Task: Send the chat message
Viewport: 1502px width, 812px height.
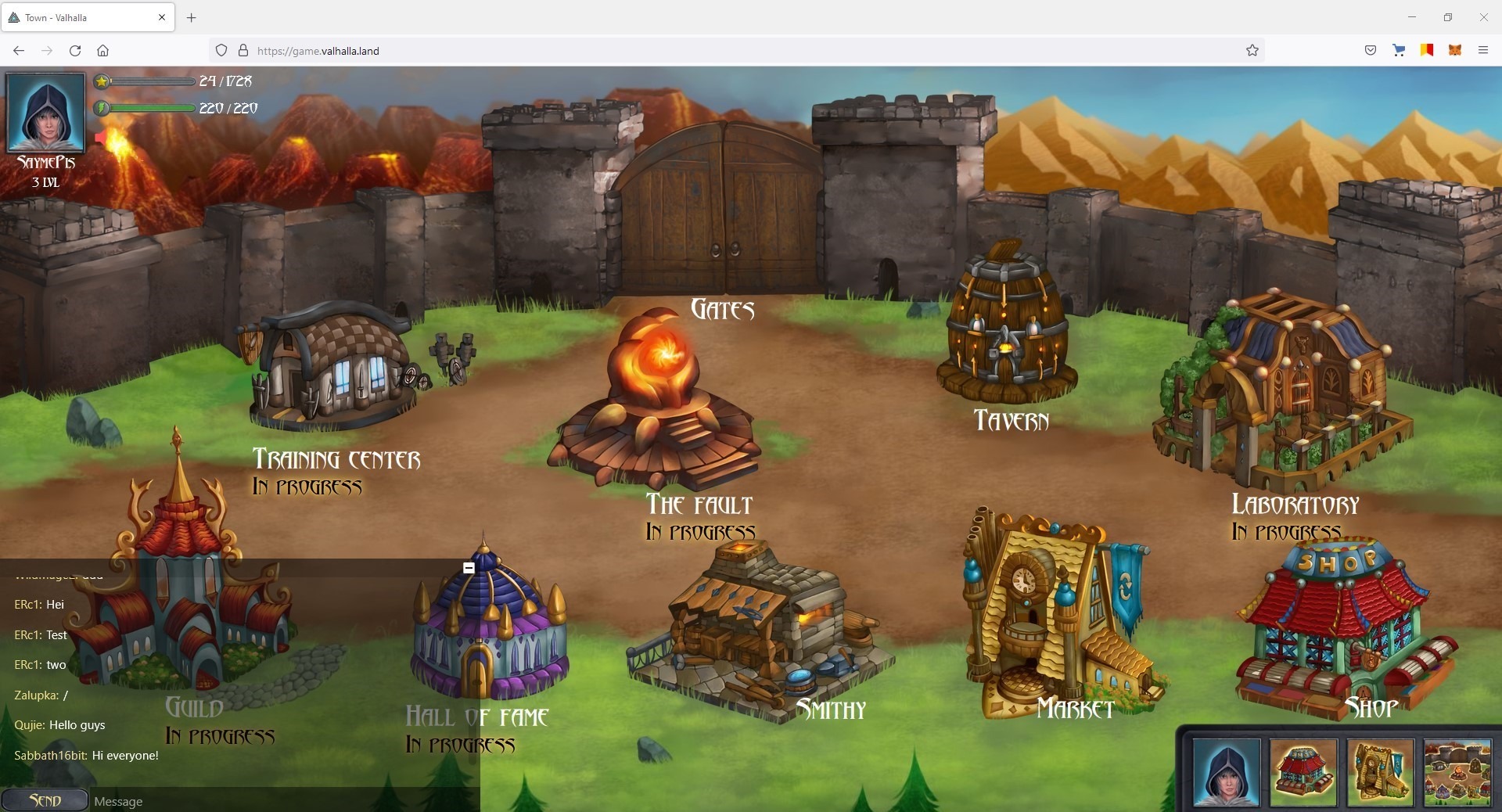Action: (x=45, y=800)
